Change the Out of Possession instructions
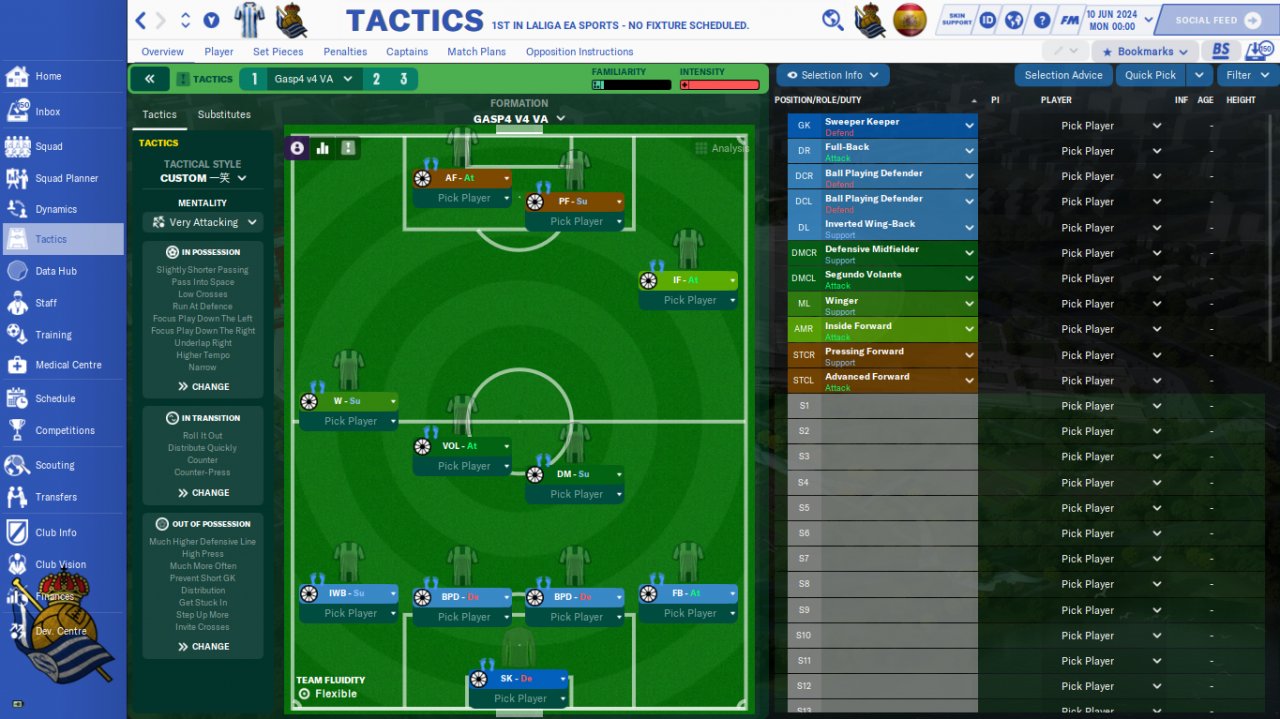1280x719 pixels. point(203,647)
